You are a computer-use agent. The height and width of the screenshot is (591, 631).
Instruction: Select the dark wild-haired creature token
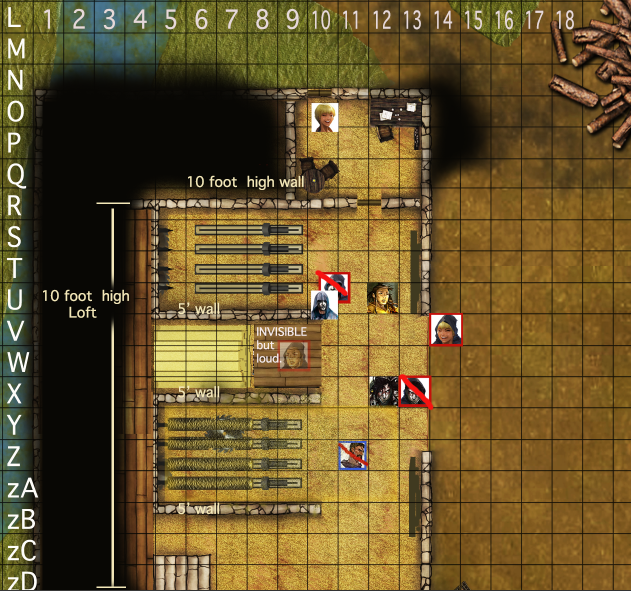(383, 391)
